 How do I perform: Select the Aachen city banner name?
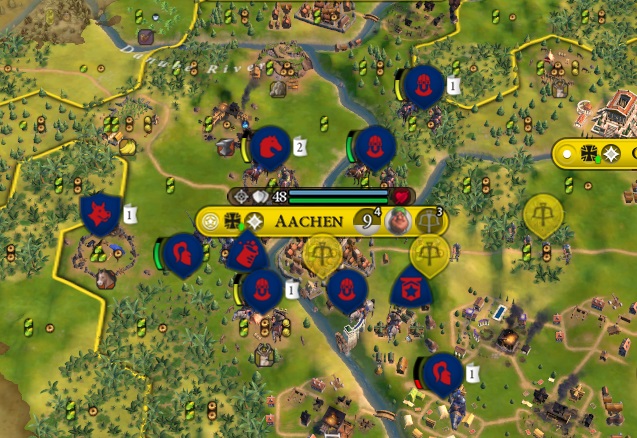(309, 221)
